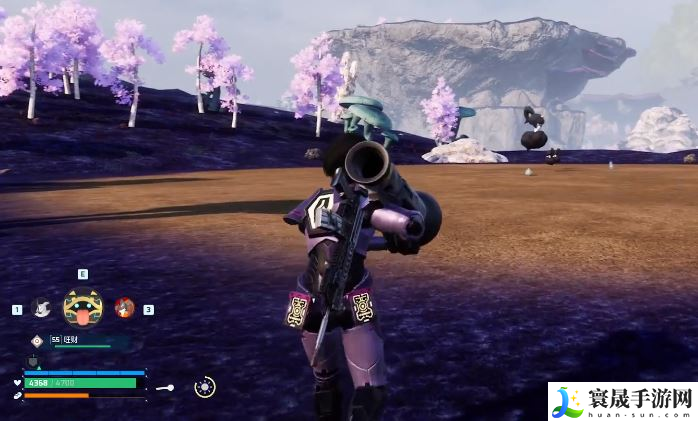The image size is (698, 421).
Task: Switch to the white pal in slot 1
Action: point(41,308)
